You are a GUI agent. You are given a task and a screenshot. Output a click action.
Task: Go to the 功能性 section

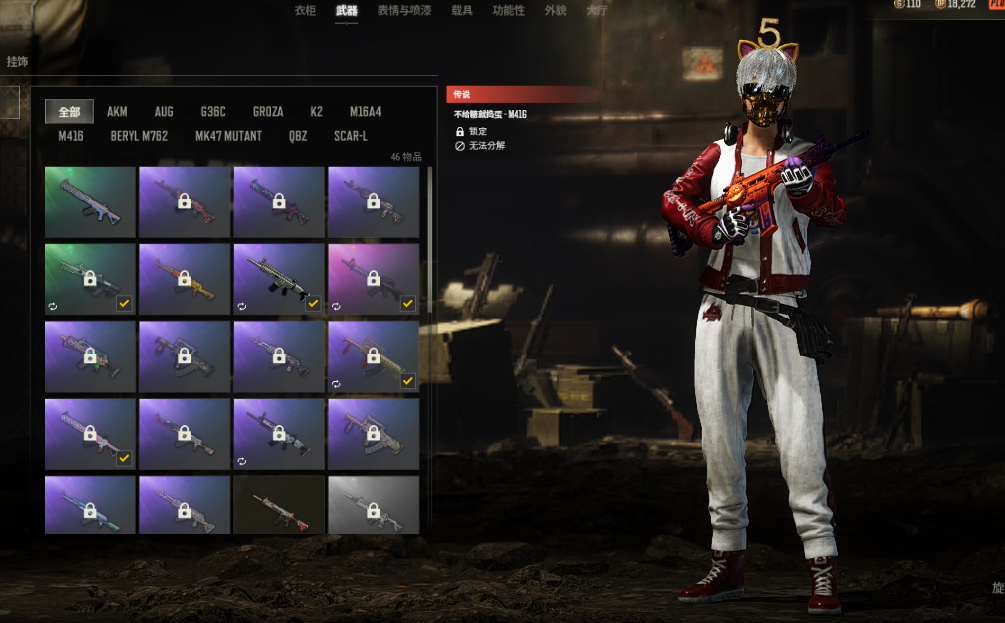pos(508,10)
